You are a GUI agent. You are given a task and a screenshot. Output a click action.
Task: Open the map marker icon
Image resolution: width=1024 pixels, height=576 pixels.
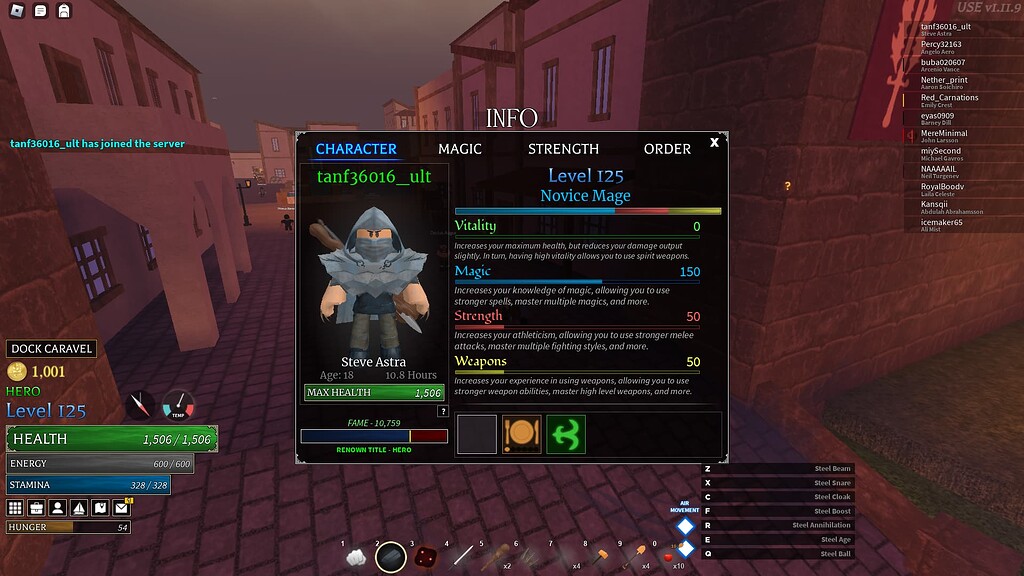tap(100, 508)
